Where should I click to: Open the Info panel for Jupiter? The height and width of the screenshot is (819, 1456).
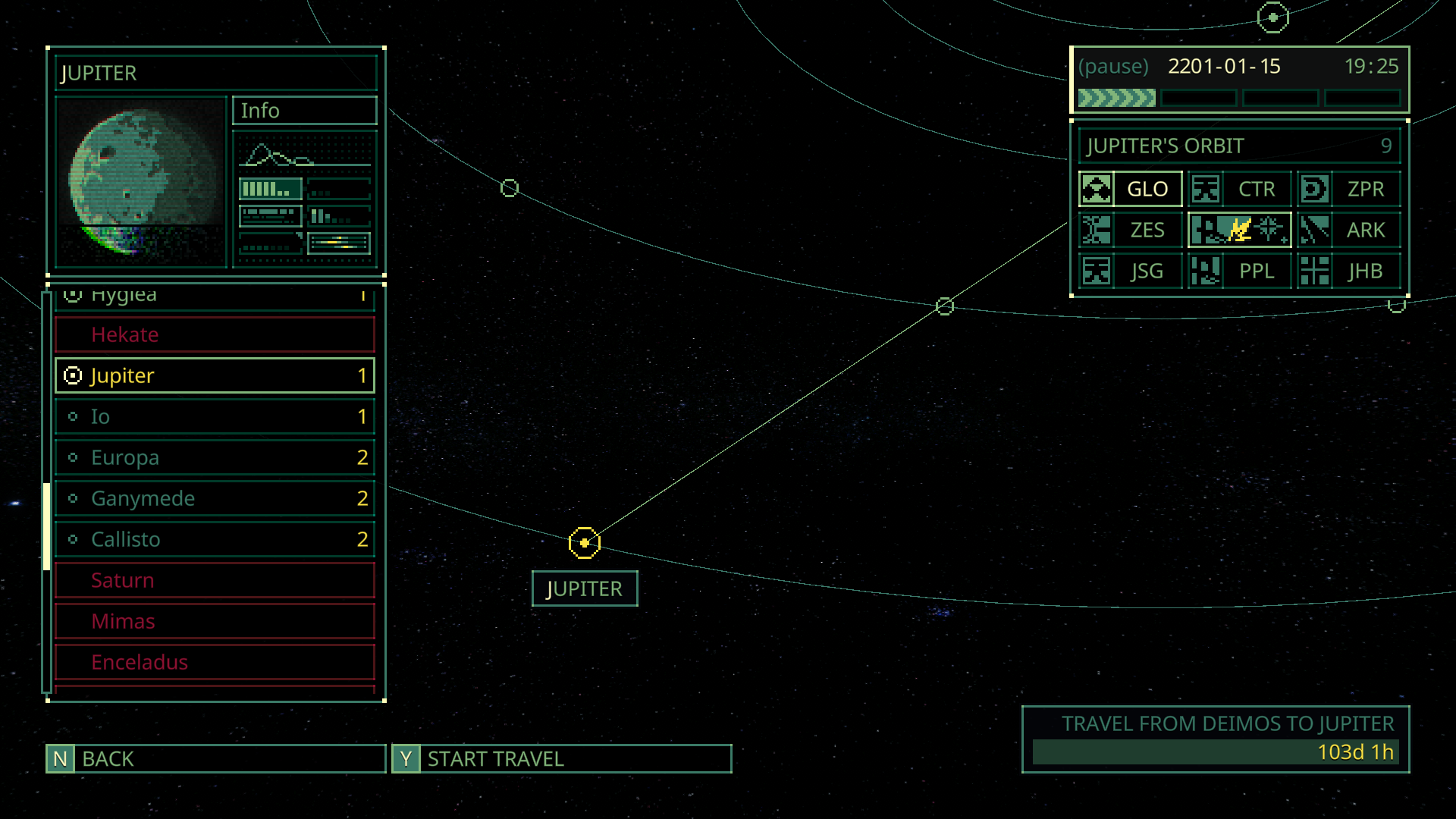point(304,111)
